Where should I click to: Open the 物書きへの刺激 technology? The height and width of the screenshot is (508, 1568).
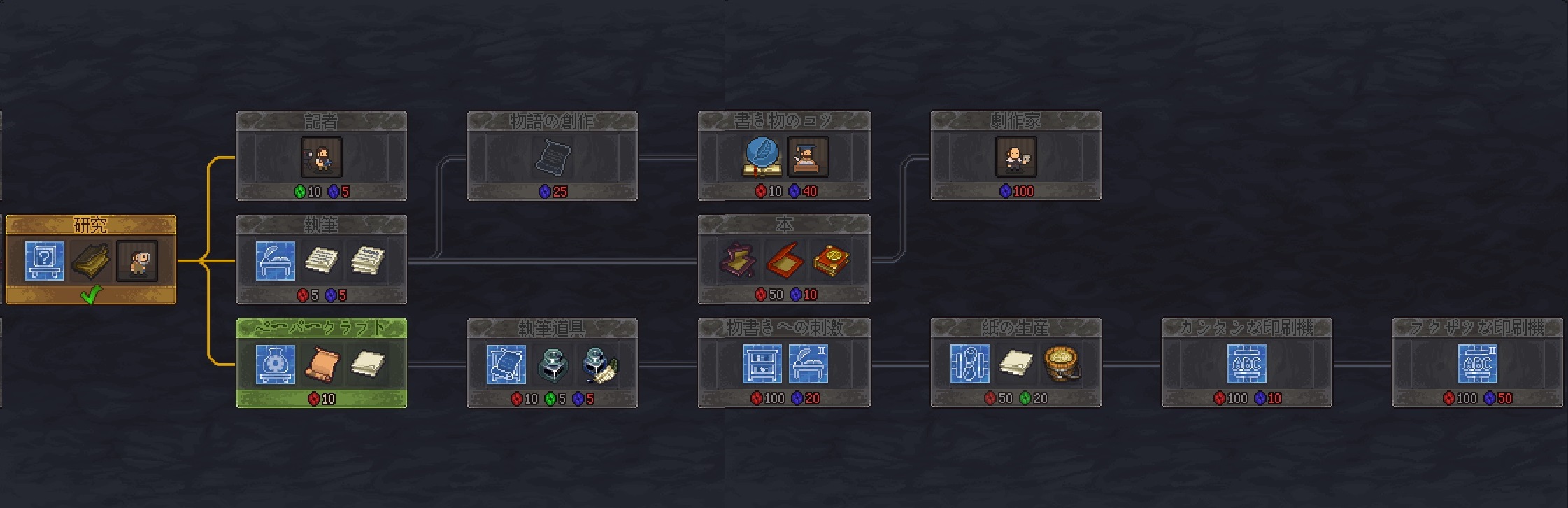click(783, 363)
